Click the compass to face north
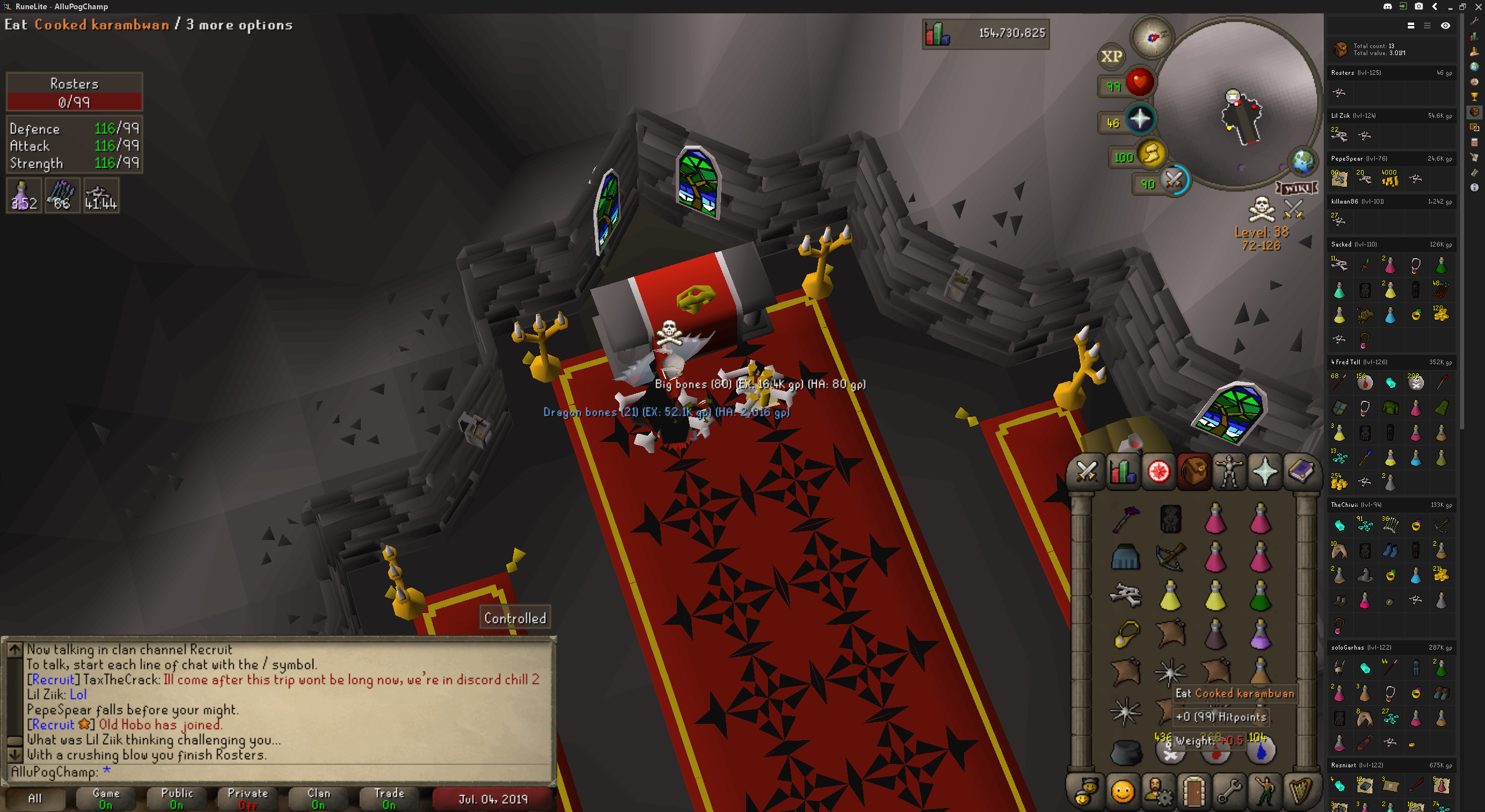 (x=1152, y=37)
